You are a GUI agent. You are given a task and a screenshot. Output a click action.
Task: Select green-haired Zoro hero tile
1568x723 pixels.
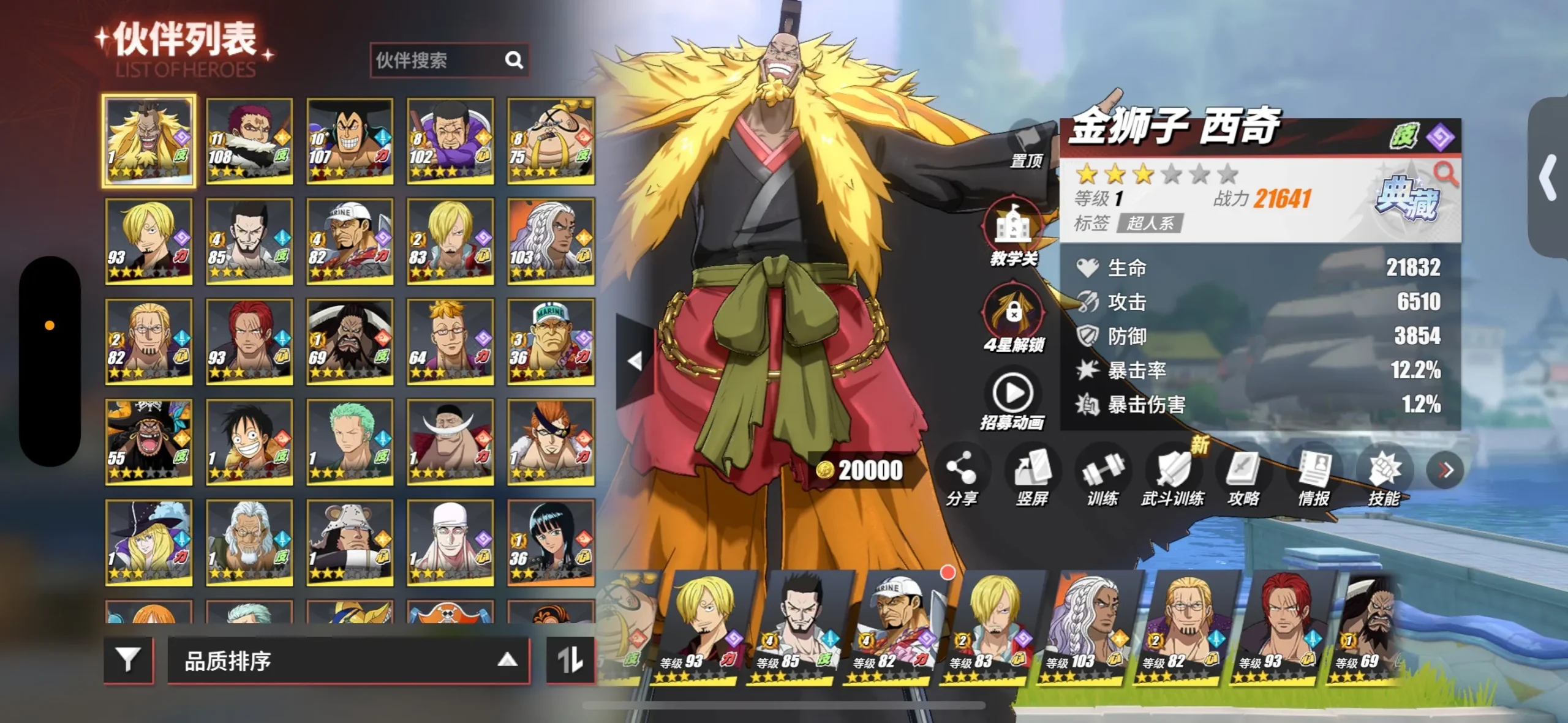point(350,442)
